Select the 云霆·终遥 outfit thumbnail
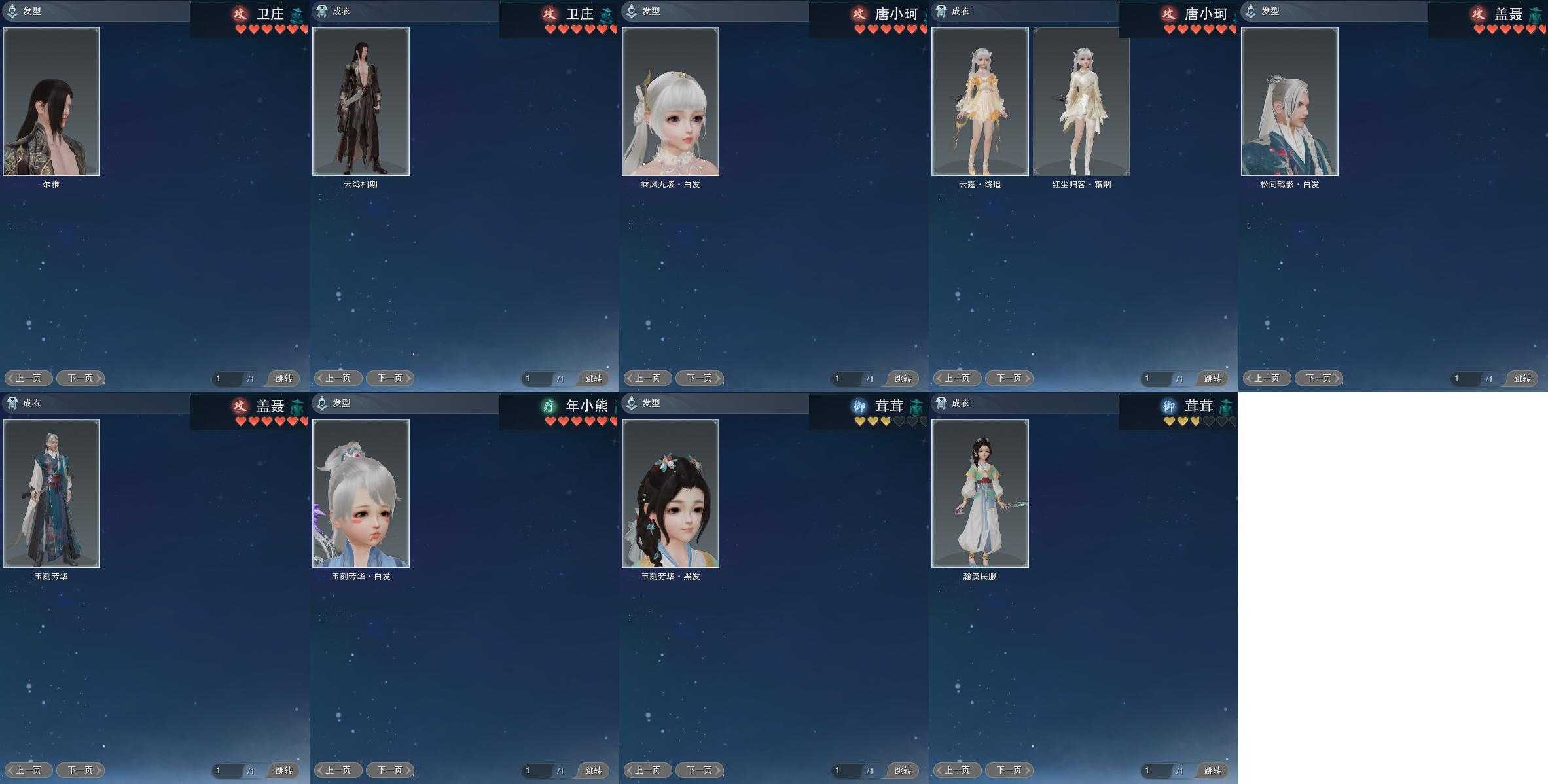 [x=980, y=101]
